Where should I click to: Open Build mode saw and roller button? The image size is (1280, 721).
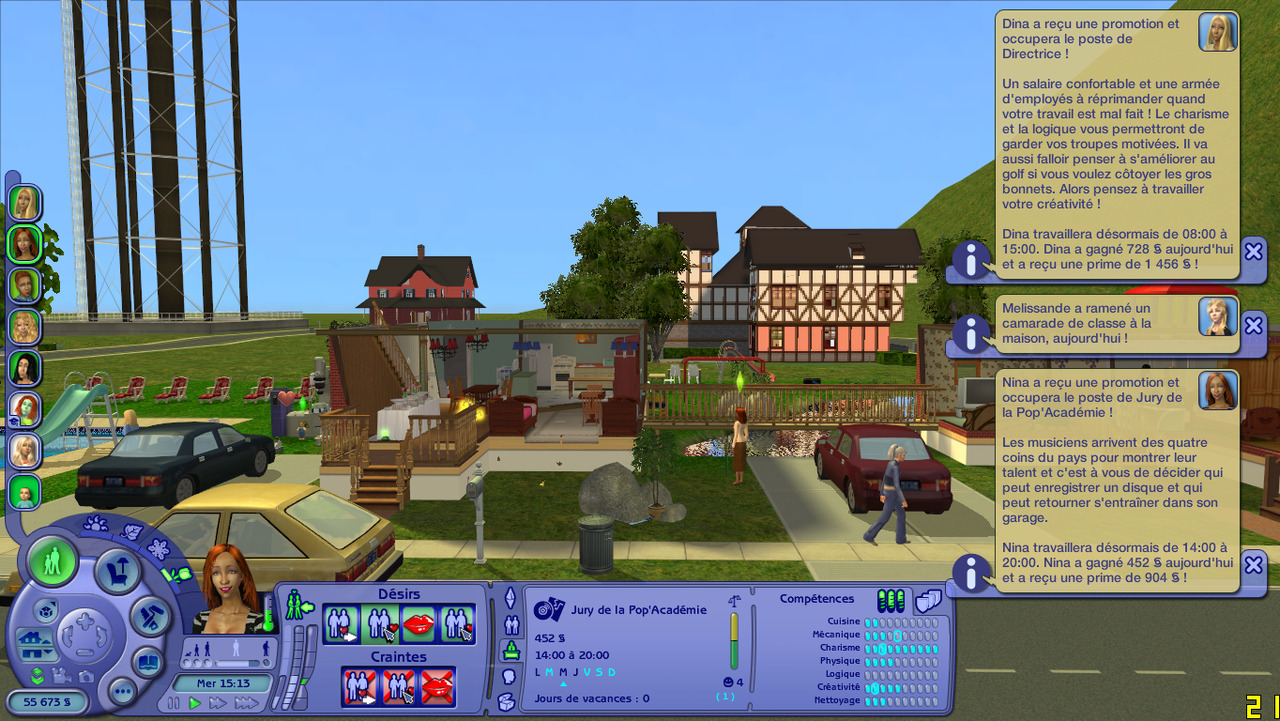[x=151, y=614]
